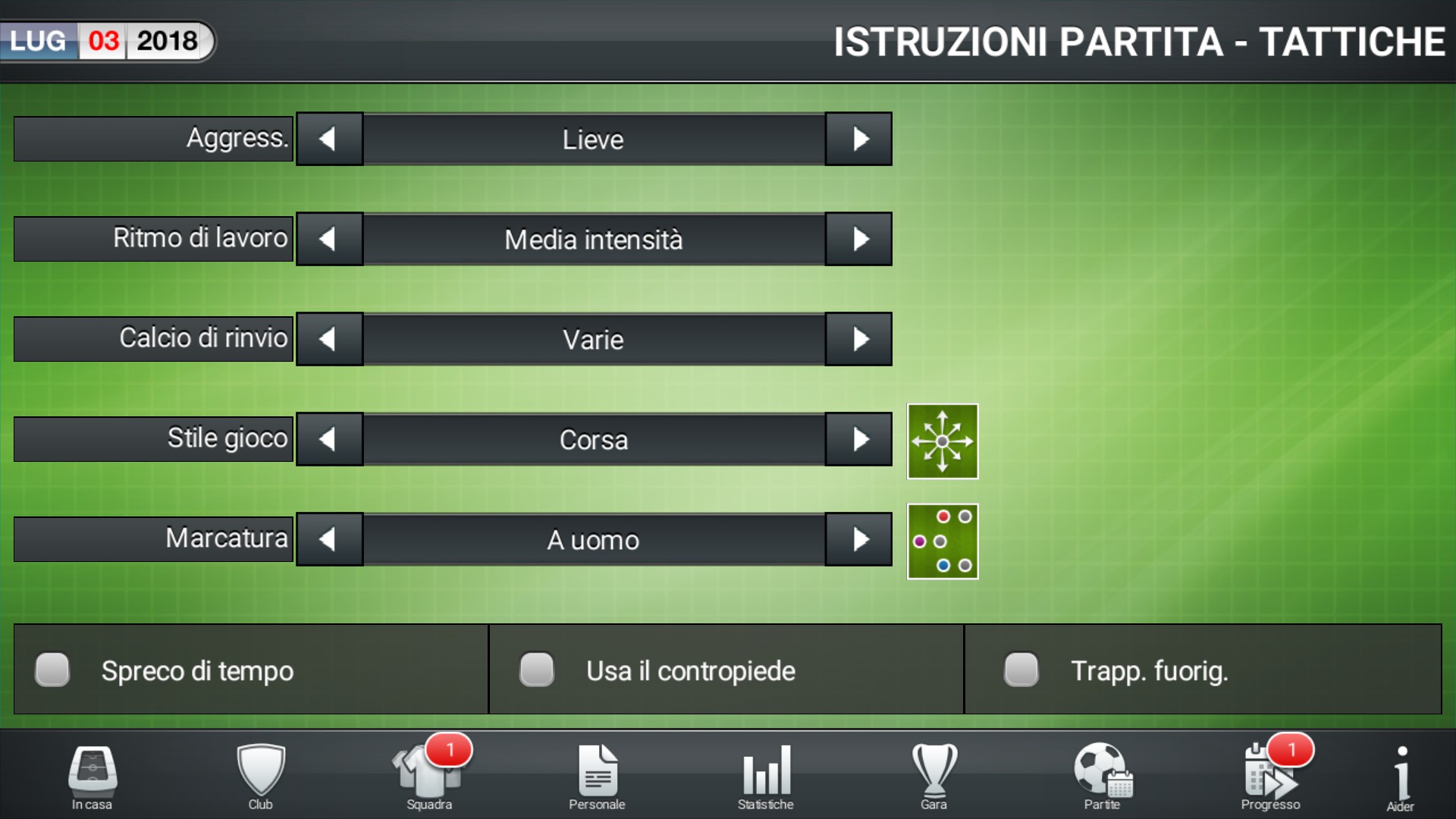
Task: Click the Marcatura pitch diagram
Action: [x=943, y=541]
